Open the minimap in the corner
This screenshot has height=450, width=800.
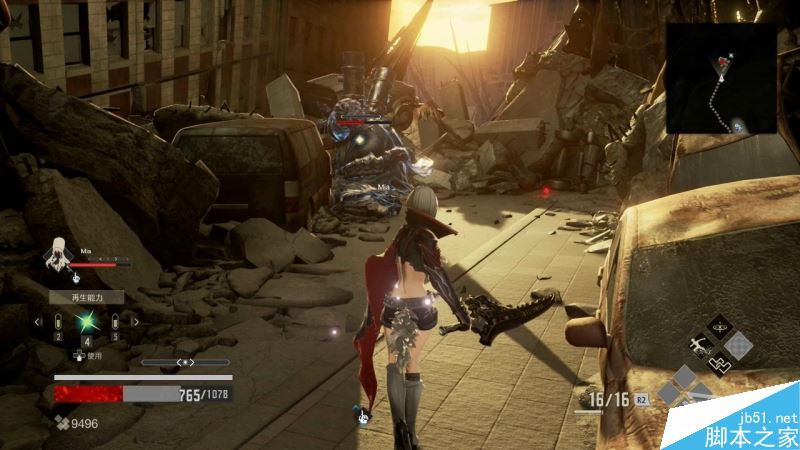721,78
